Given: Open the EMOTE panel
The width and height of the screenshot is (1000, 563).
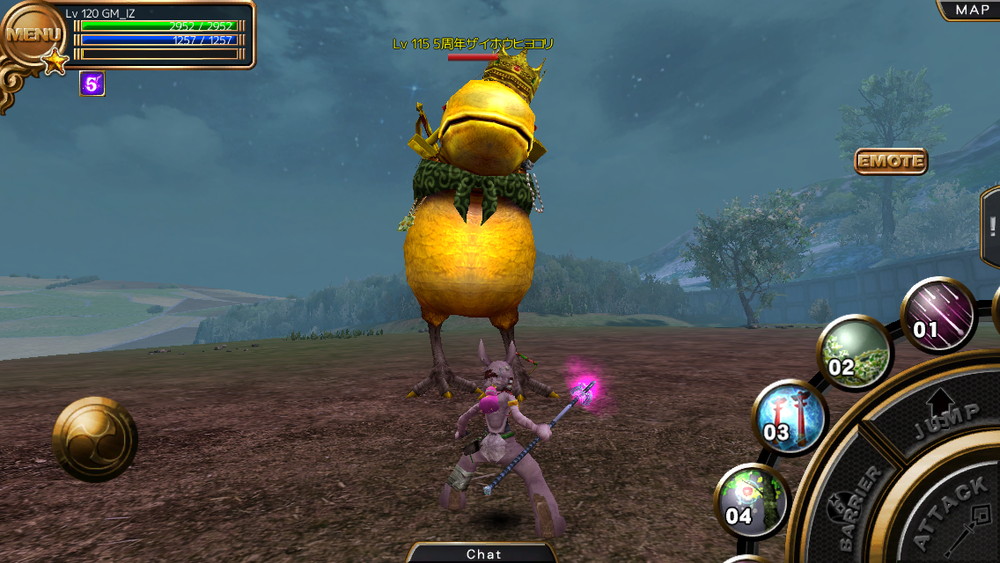Looking at the screenshot, I should 890,161.
